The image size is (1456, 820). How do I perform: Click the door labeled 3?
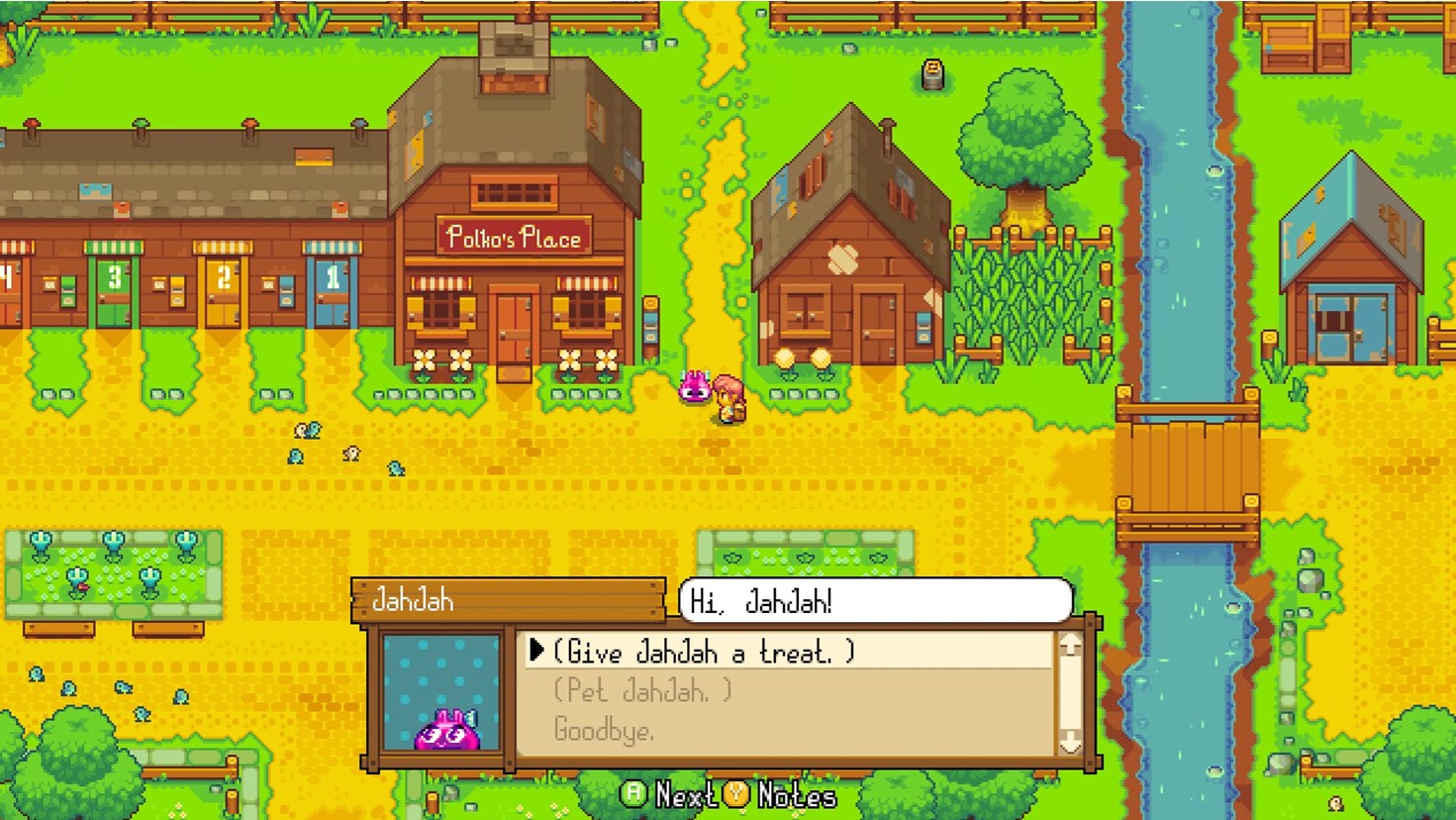coord(115,294)
